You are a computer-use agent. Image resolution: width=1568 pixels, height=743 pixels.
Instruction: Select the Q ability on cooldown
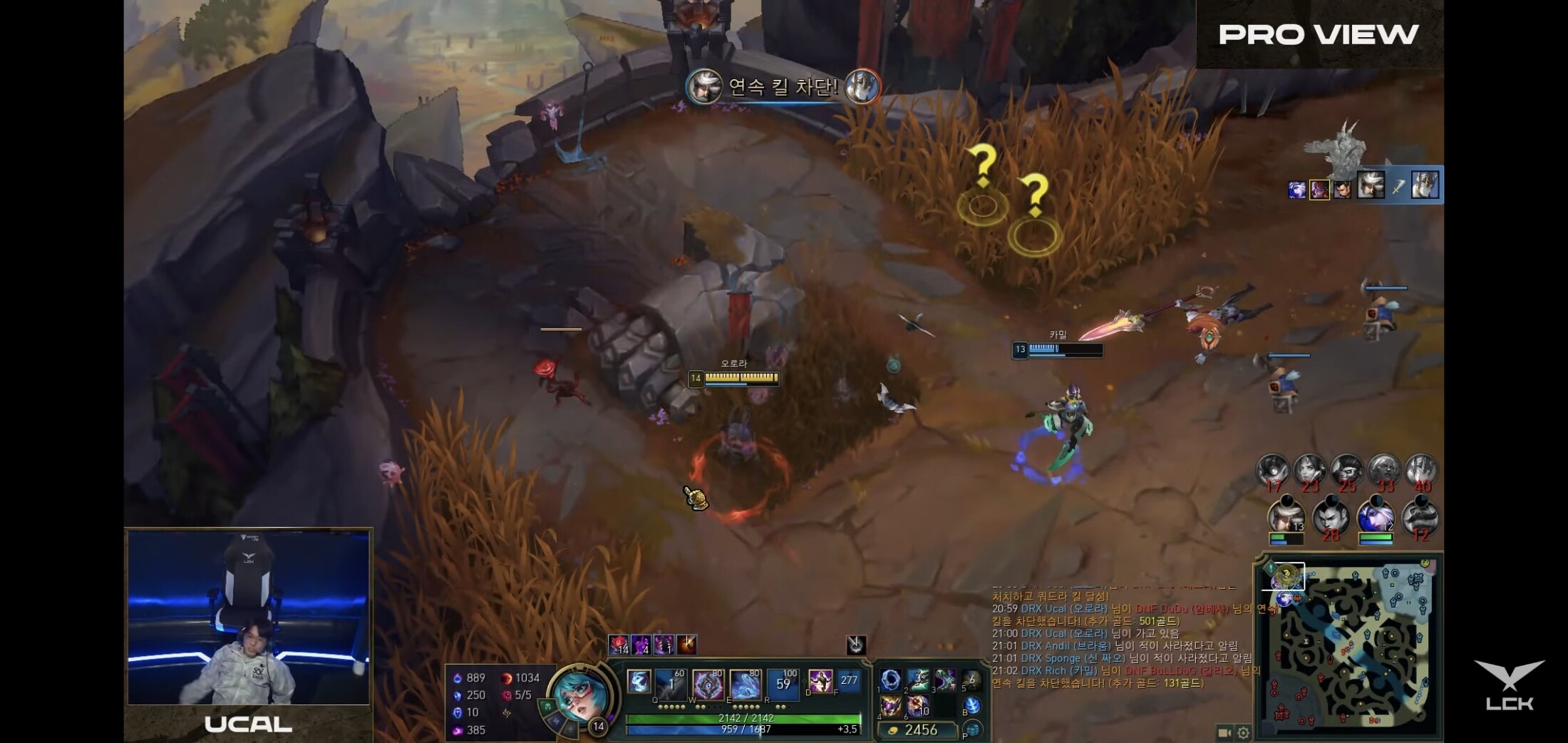pyautogui.click(x=670, y=684)
